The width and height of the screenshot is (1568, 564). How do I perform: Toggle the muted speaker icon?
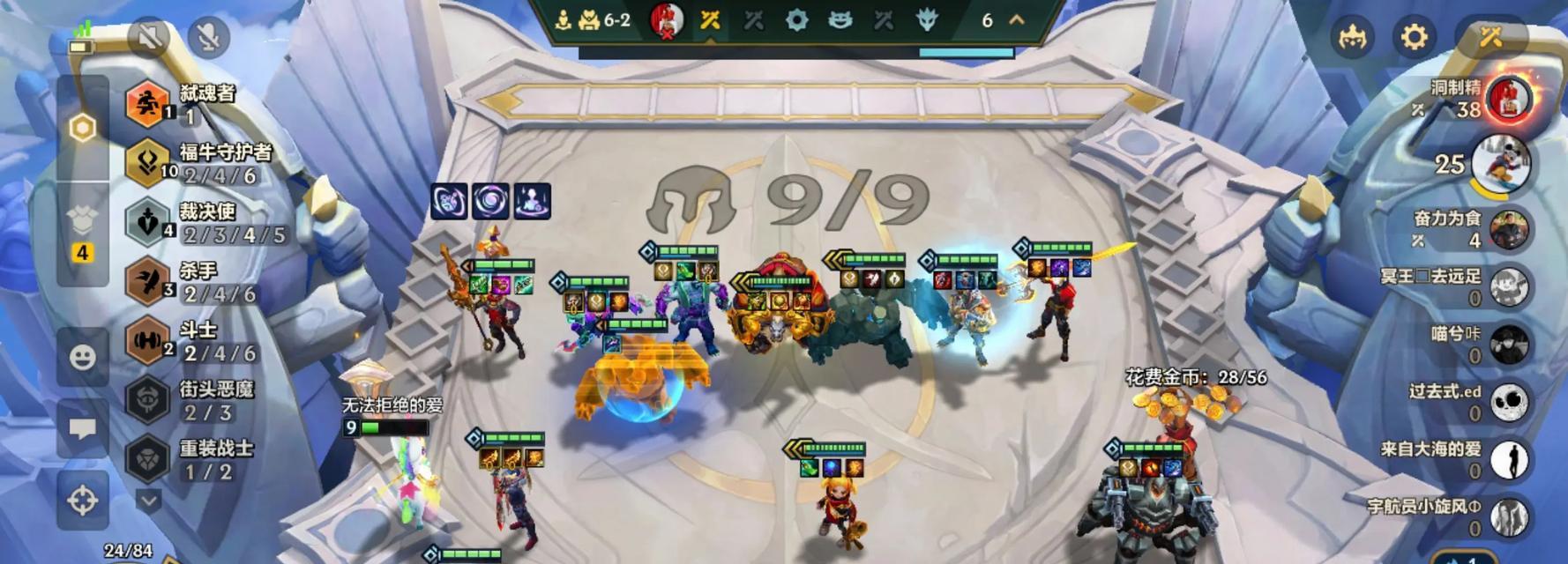coord(148,36)
